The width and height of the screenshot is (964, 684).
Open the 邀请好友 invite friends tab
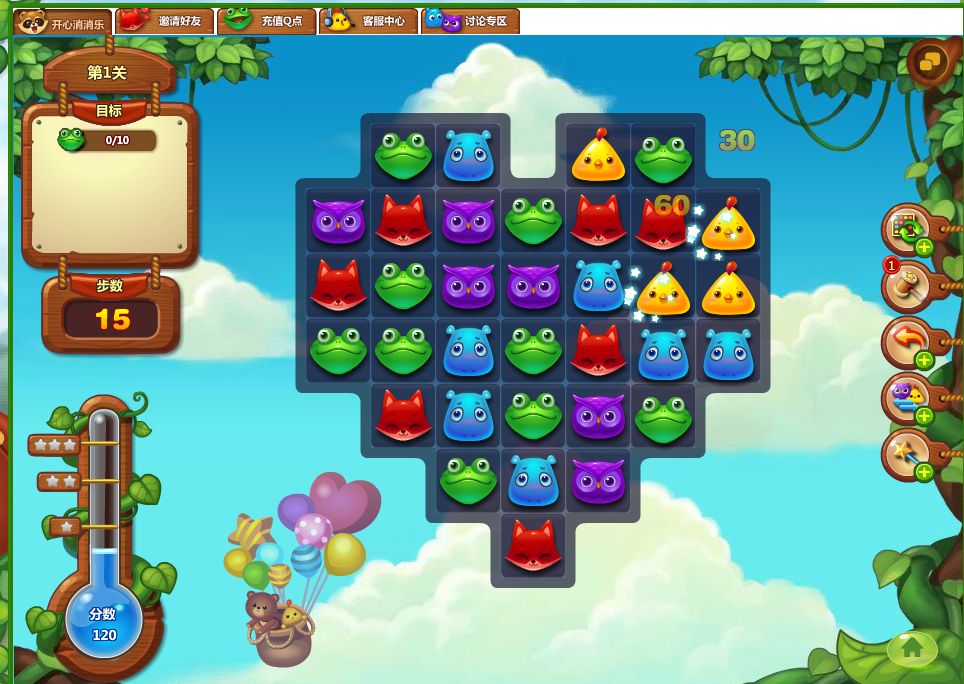[165, 21]
